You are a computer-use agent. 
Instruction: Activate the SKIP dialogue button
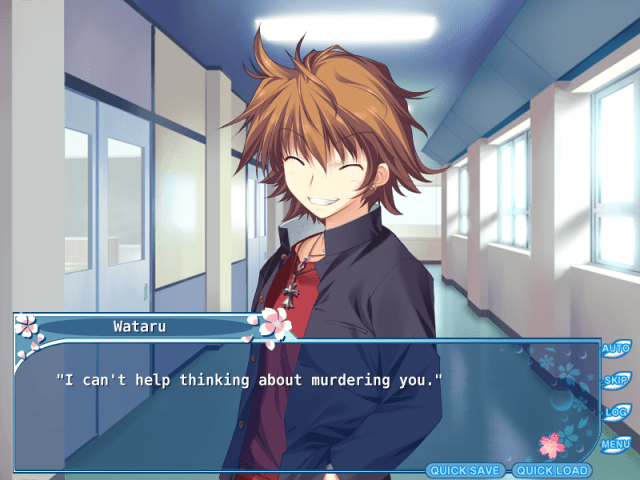point(614,380)
